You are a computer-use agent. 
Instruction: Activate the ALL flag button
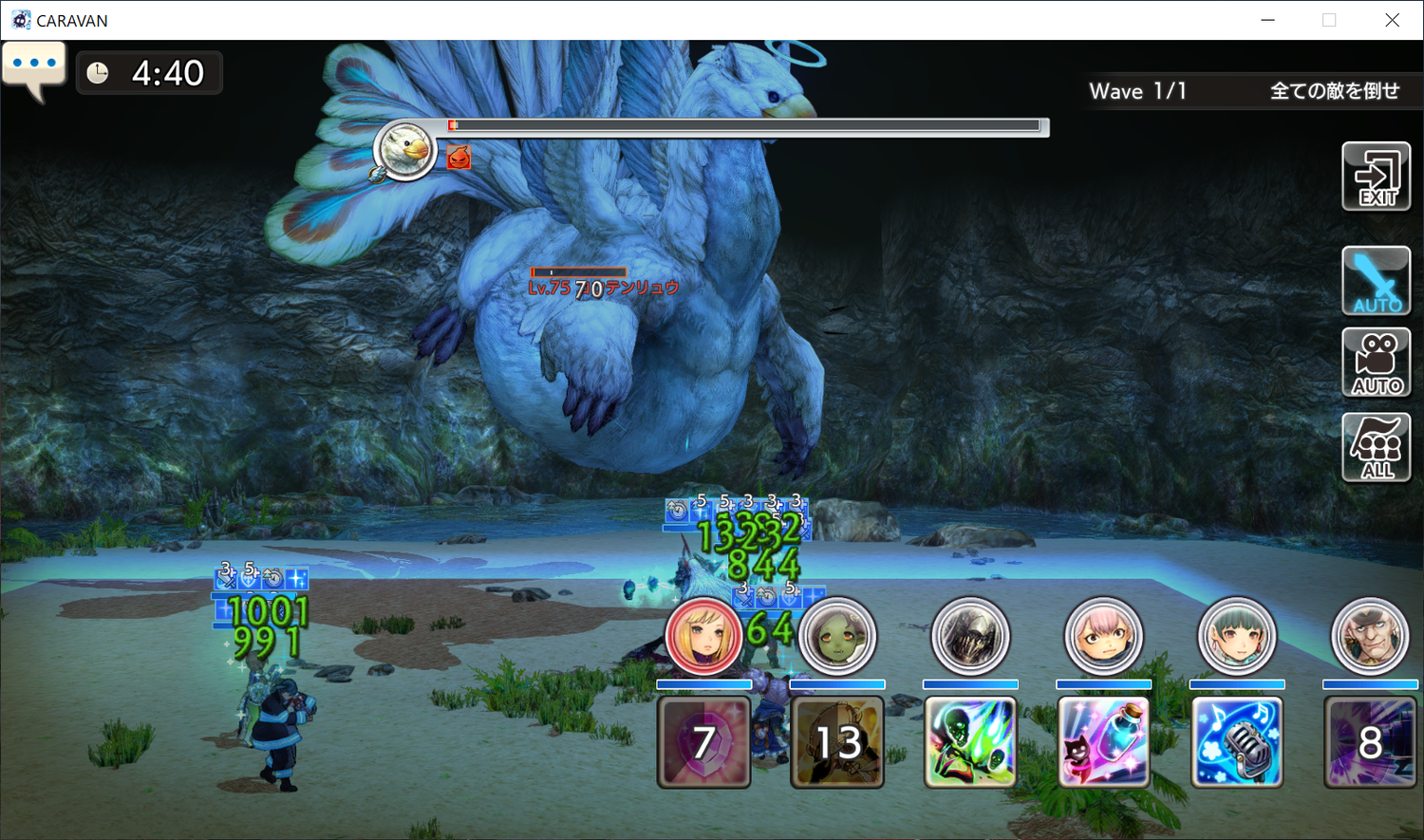pos(1376,447)
